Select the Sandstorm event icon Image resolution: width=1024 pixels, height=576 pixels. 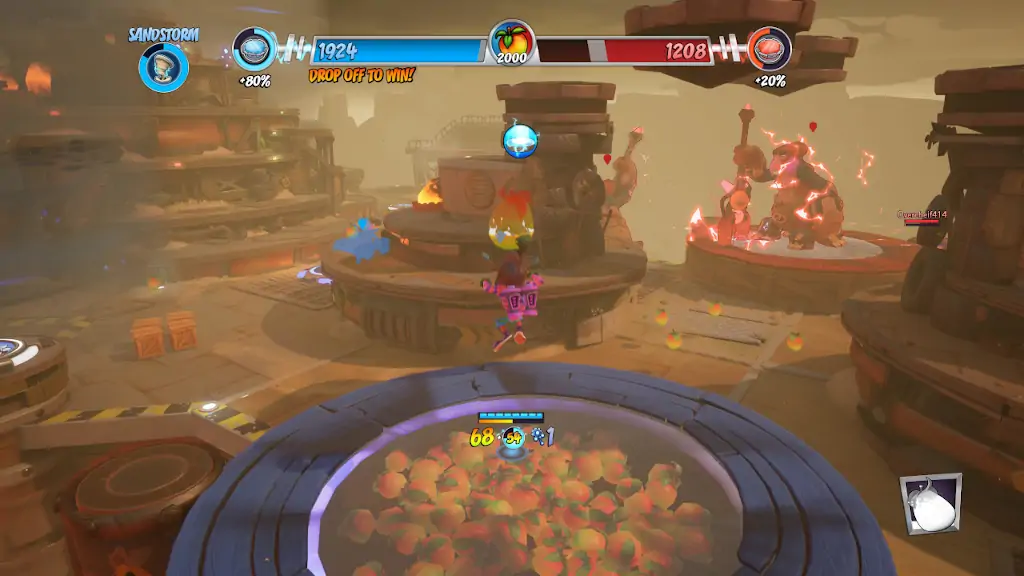(163, 67)
